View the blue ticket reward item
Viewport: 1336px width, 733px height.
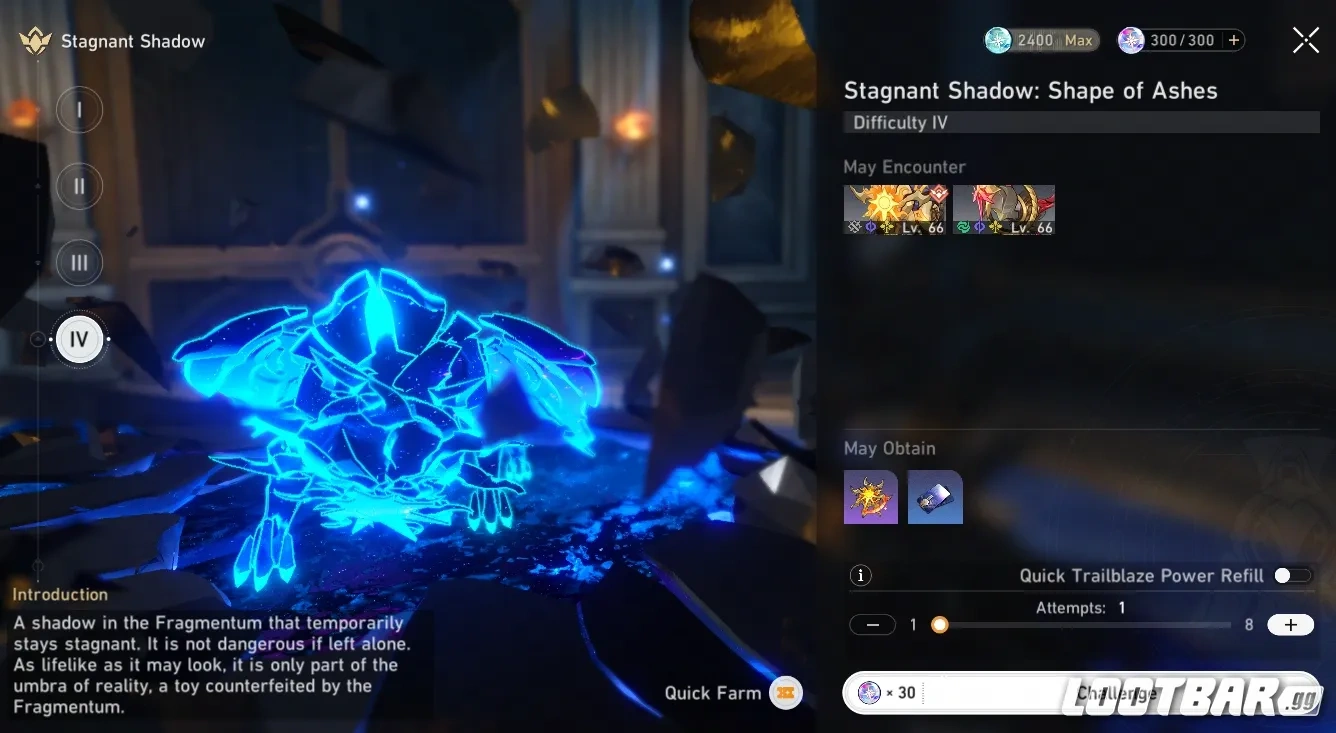click(935, 497)
